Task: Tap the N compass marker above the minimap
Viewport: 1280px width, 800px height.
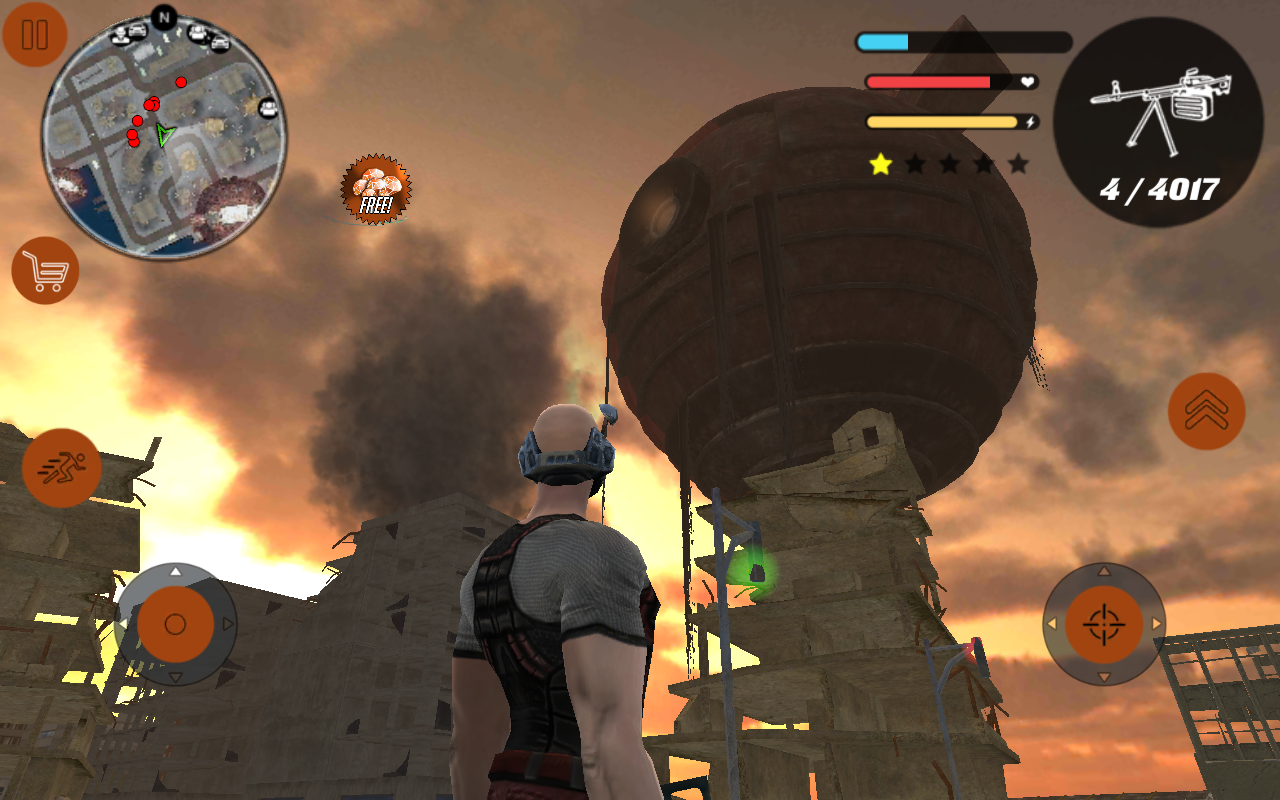Action: pos(163,16)
